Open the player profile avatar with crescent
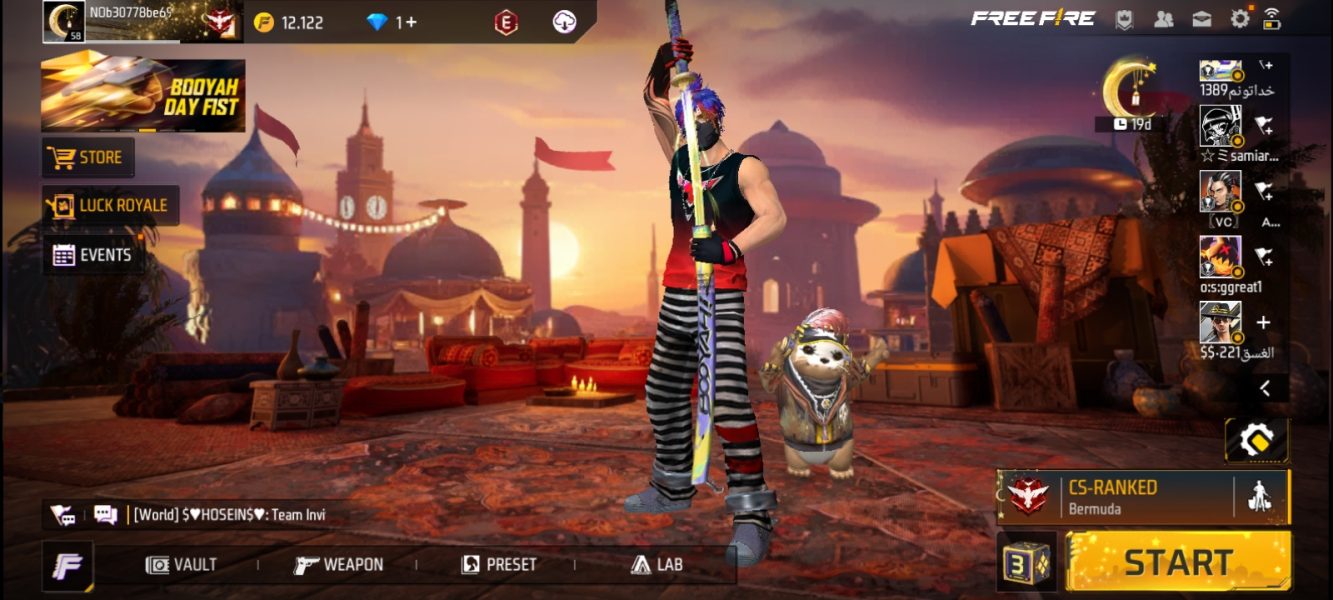The width and height of the screenshot is (1333, 600). 63,21
